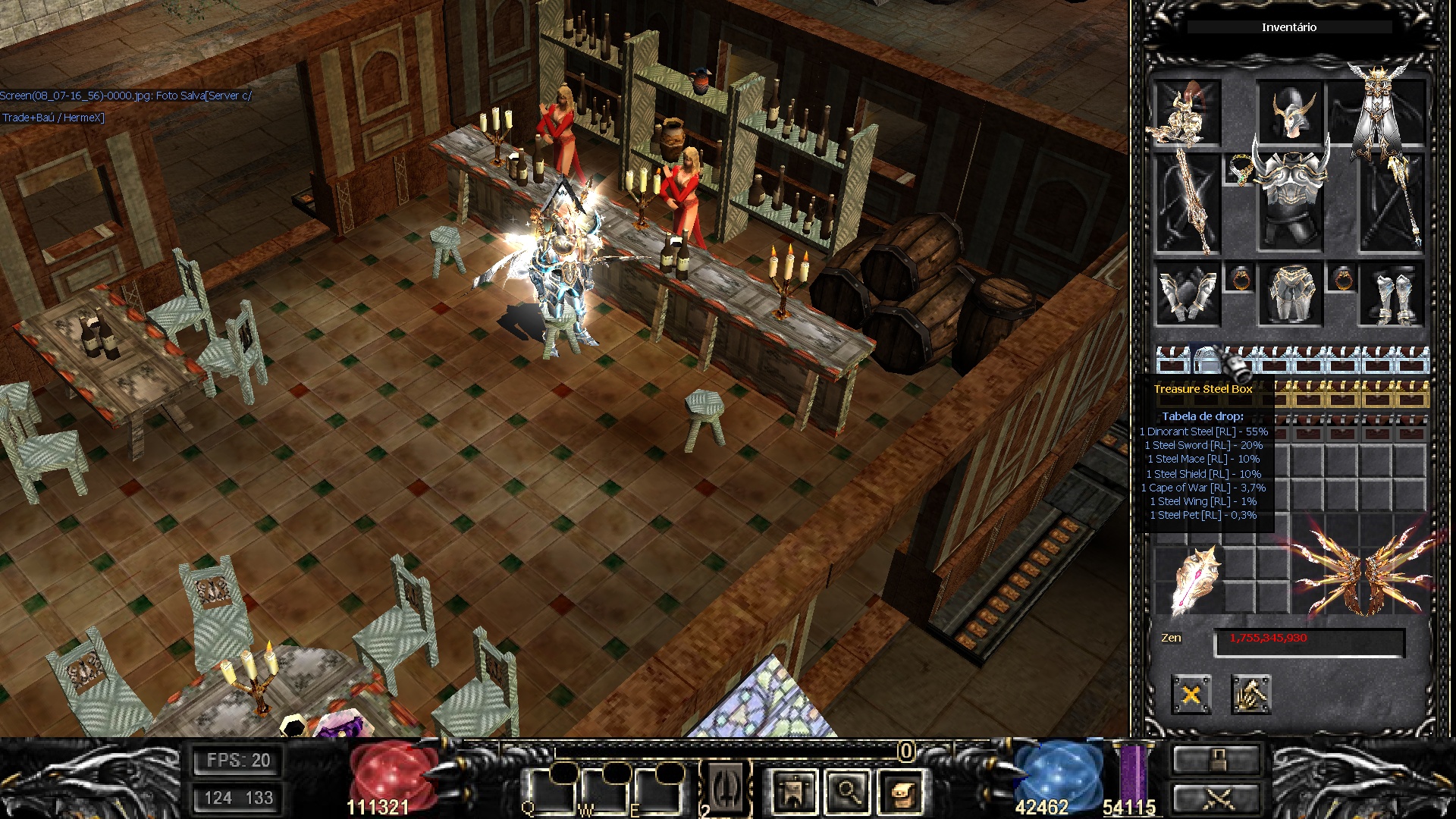This screenshot has height=819, width=1456.
Task: Select the pet helper slot
Action: 1187,114
